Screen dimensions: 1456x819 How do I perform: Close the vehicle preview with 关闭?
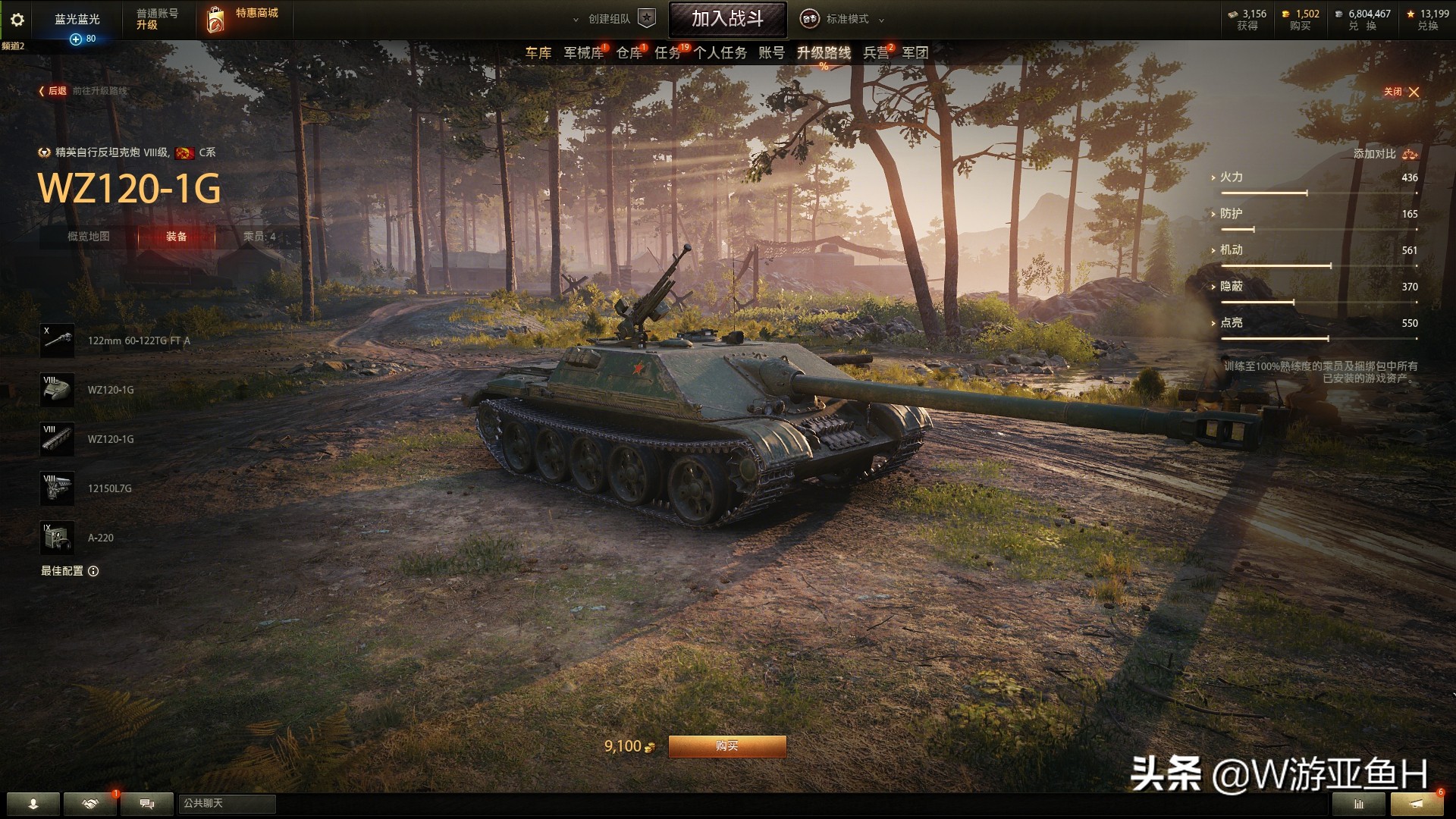coord(1401,92)
